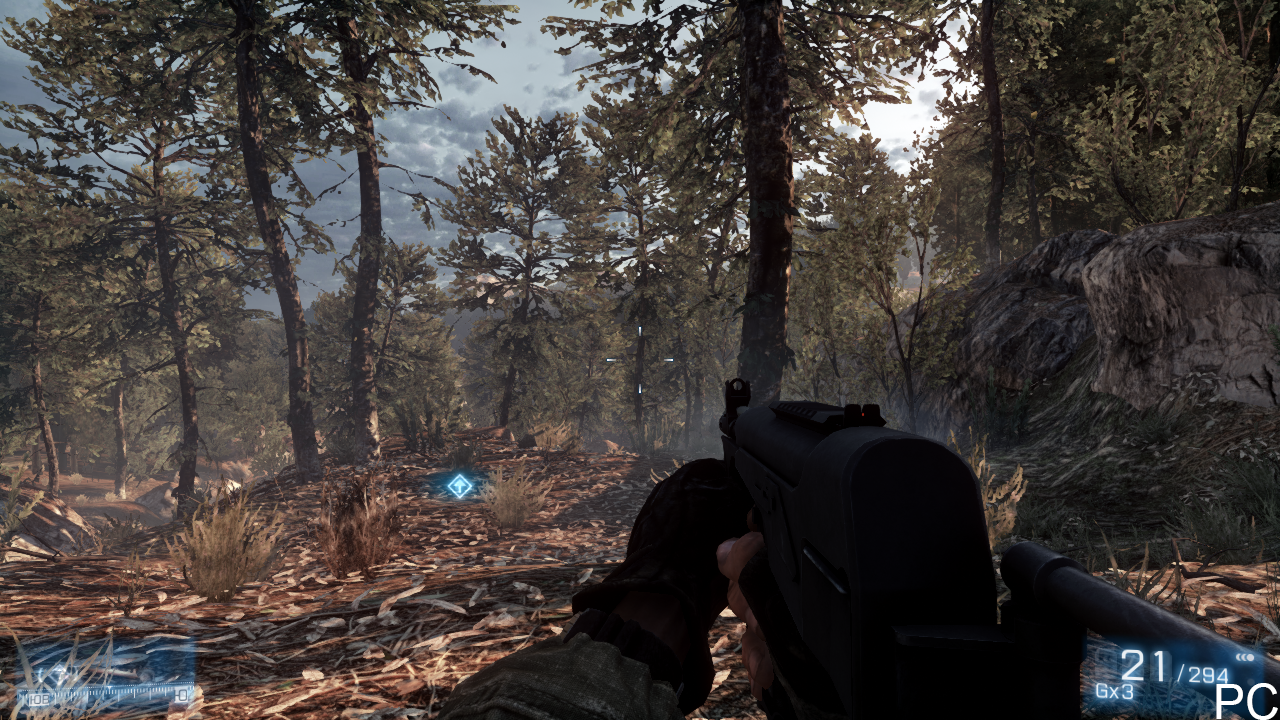The height and width of the screenshot is (720, 1280).
Task: Select the Gx3 grenade indicator
Action: tap(1114, 691)
